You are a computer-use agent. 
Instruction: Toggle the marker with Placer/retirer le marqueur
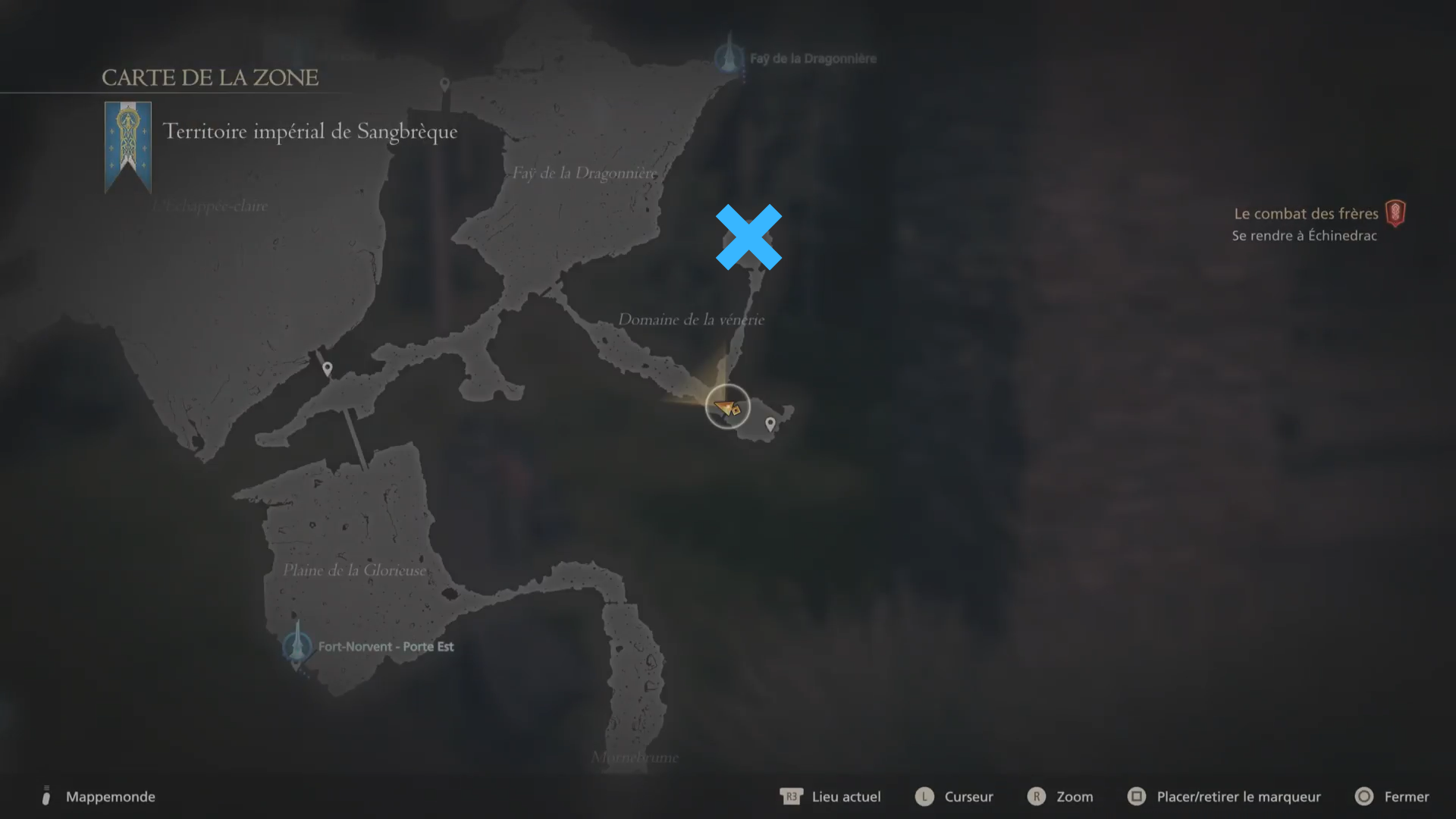click(x=1238, y=796)
